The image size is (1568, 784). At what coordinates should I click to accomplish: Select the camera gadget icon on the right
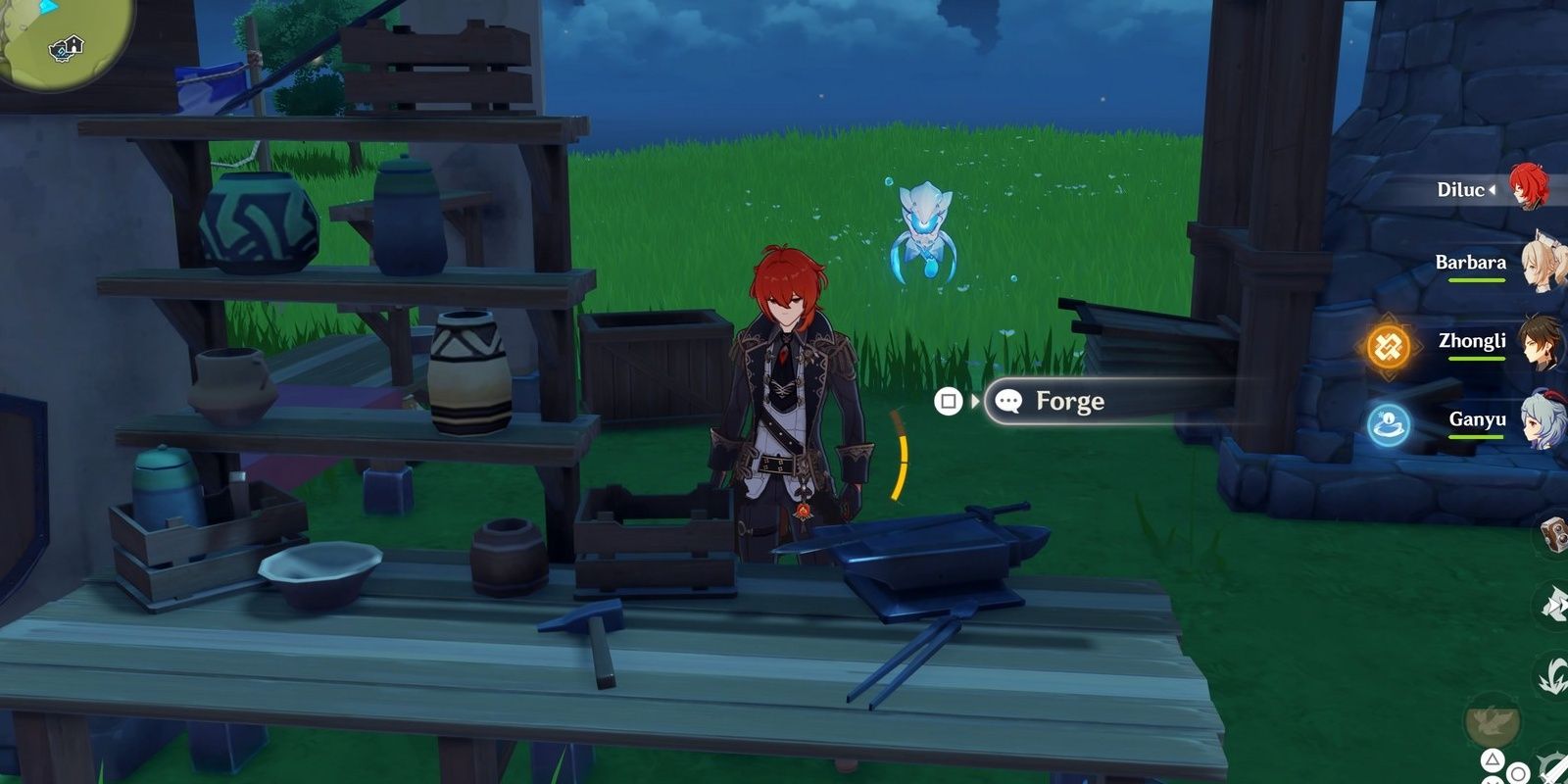click(1556, 535)
